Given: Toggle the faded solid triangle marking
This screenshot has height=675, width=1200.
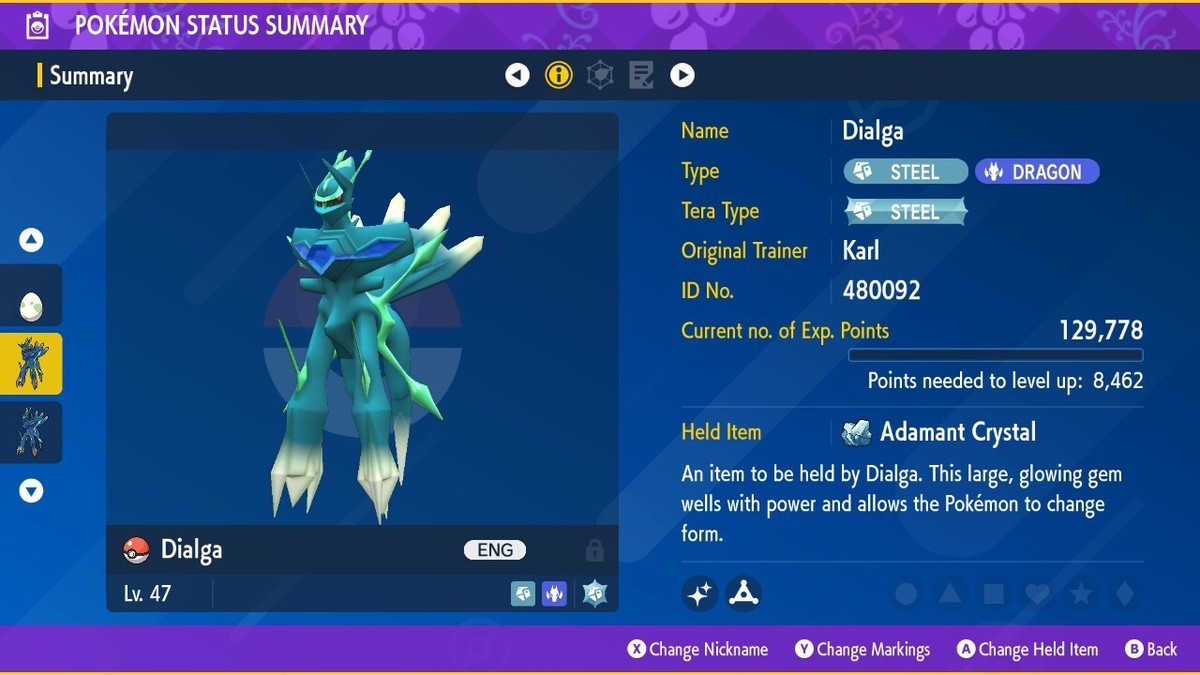Looking at the screenshot, I should pos(950,595).
